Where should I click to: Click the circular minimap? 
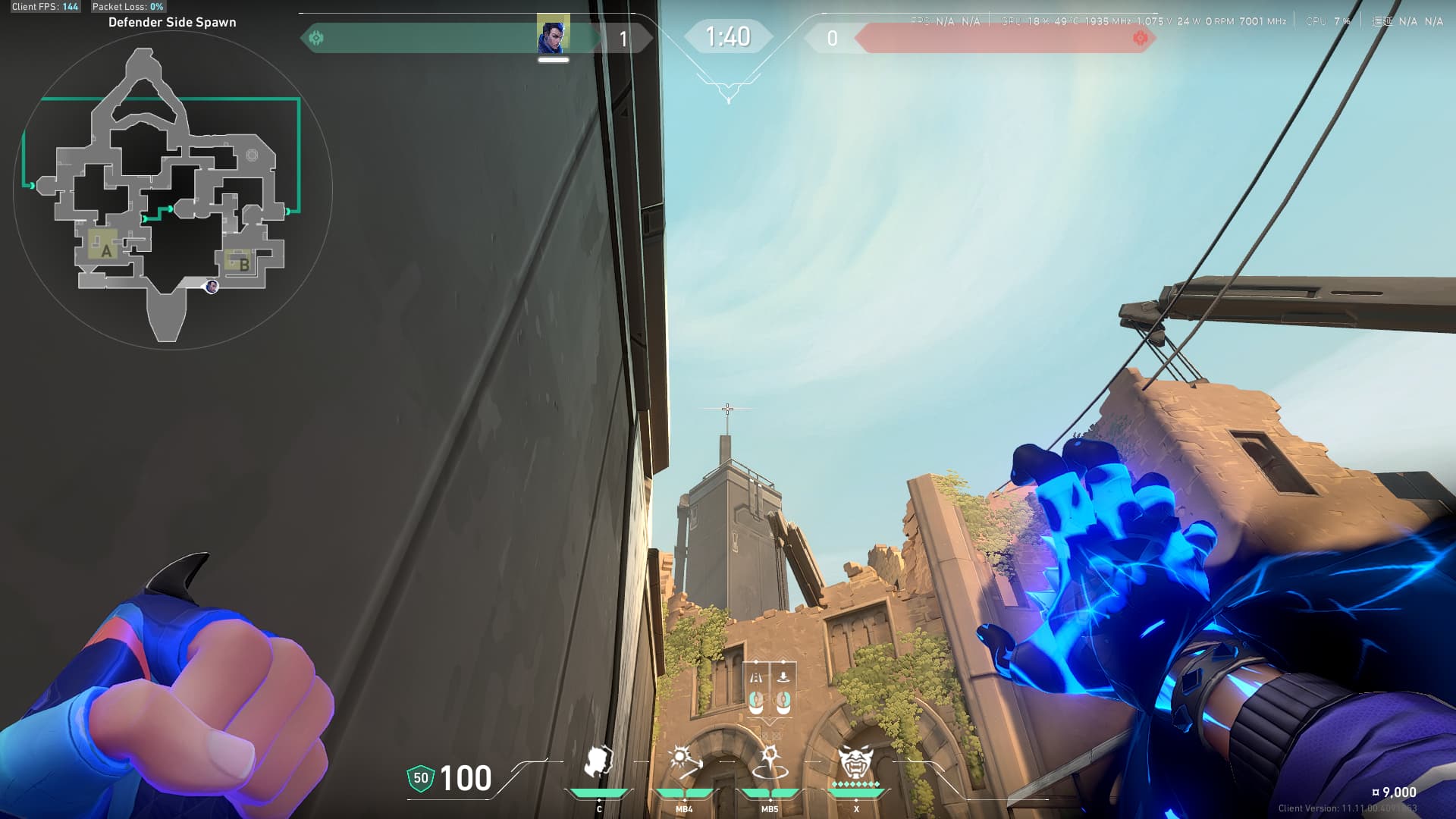tap(173, 190)
